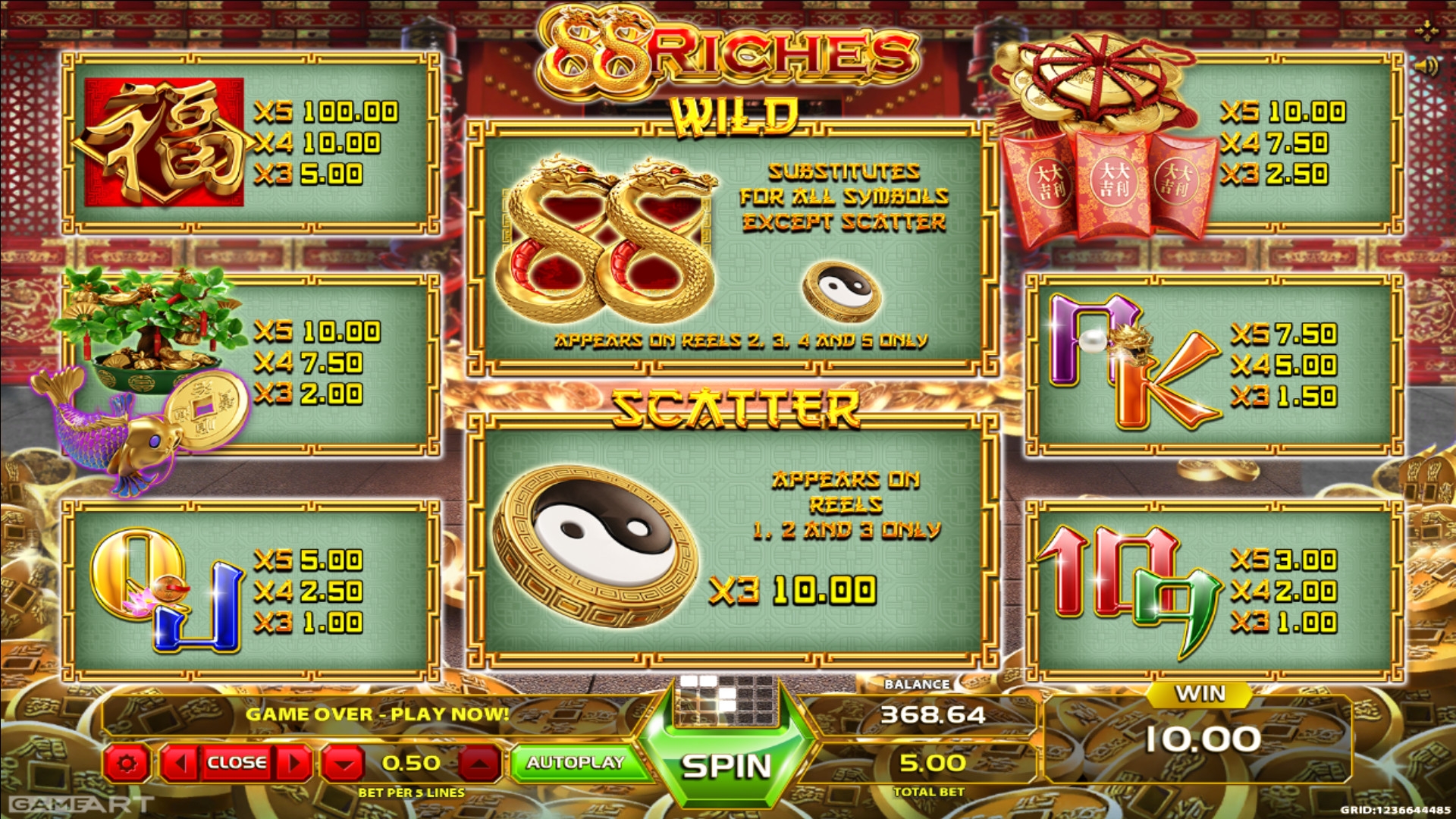Image resolution: width=1456 pixels, height=819 pixels.
Task: Go to the previous paytable page arrow
Action: (x=179, y=763)
